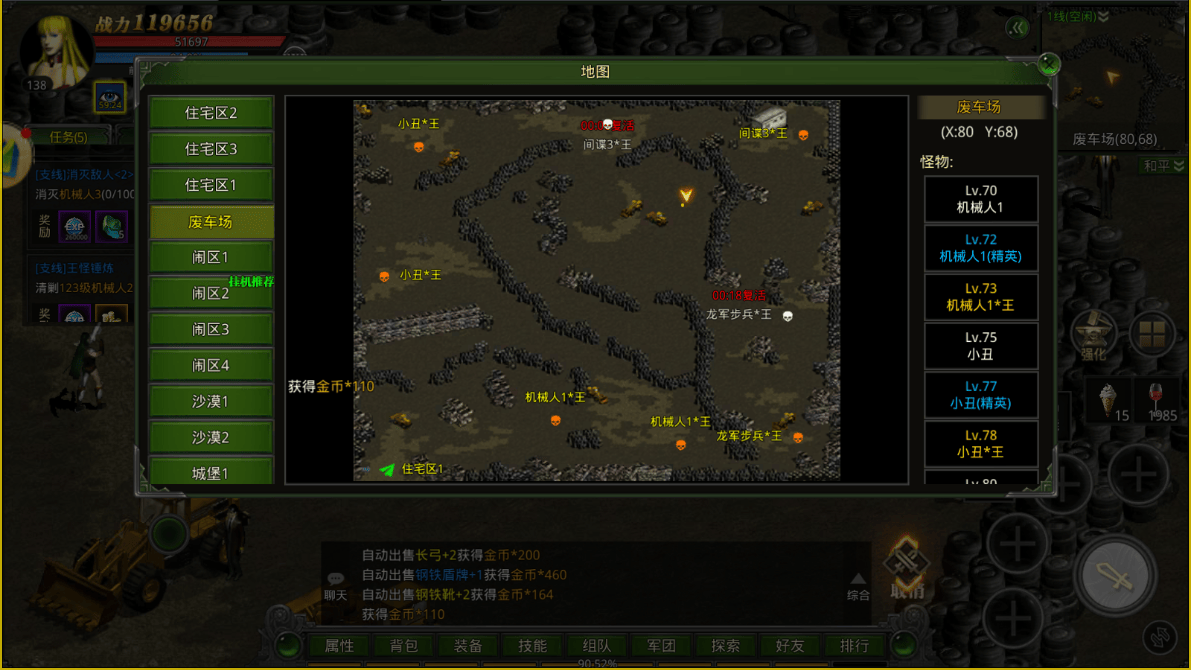Show the 沙漠2 map
This screenshot has height=670, width=1191.
pyautogui.click(x=211, y=437)
